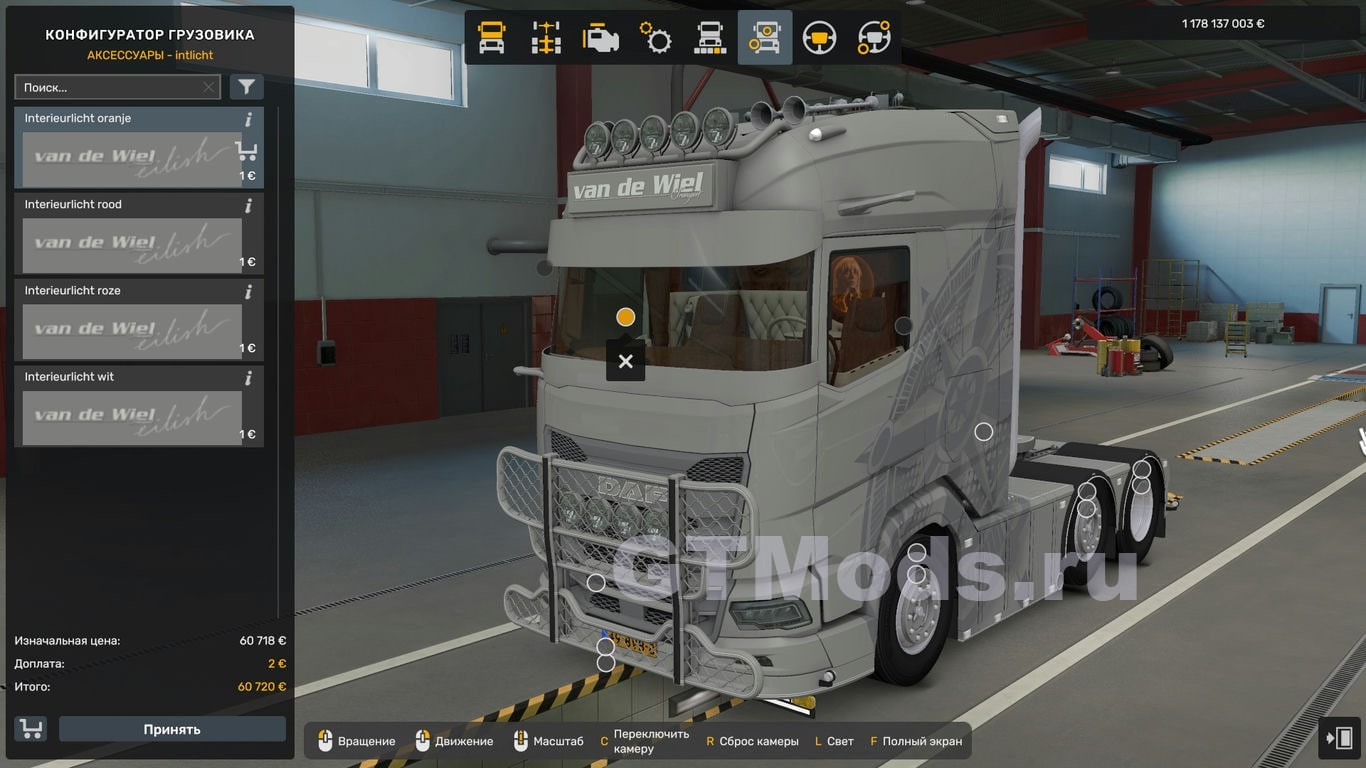Open the accessory filter funnel button

coord(246,87)
